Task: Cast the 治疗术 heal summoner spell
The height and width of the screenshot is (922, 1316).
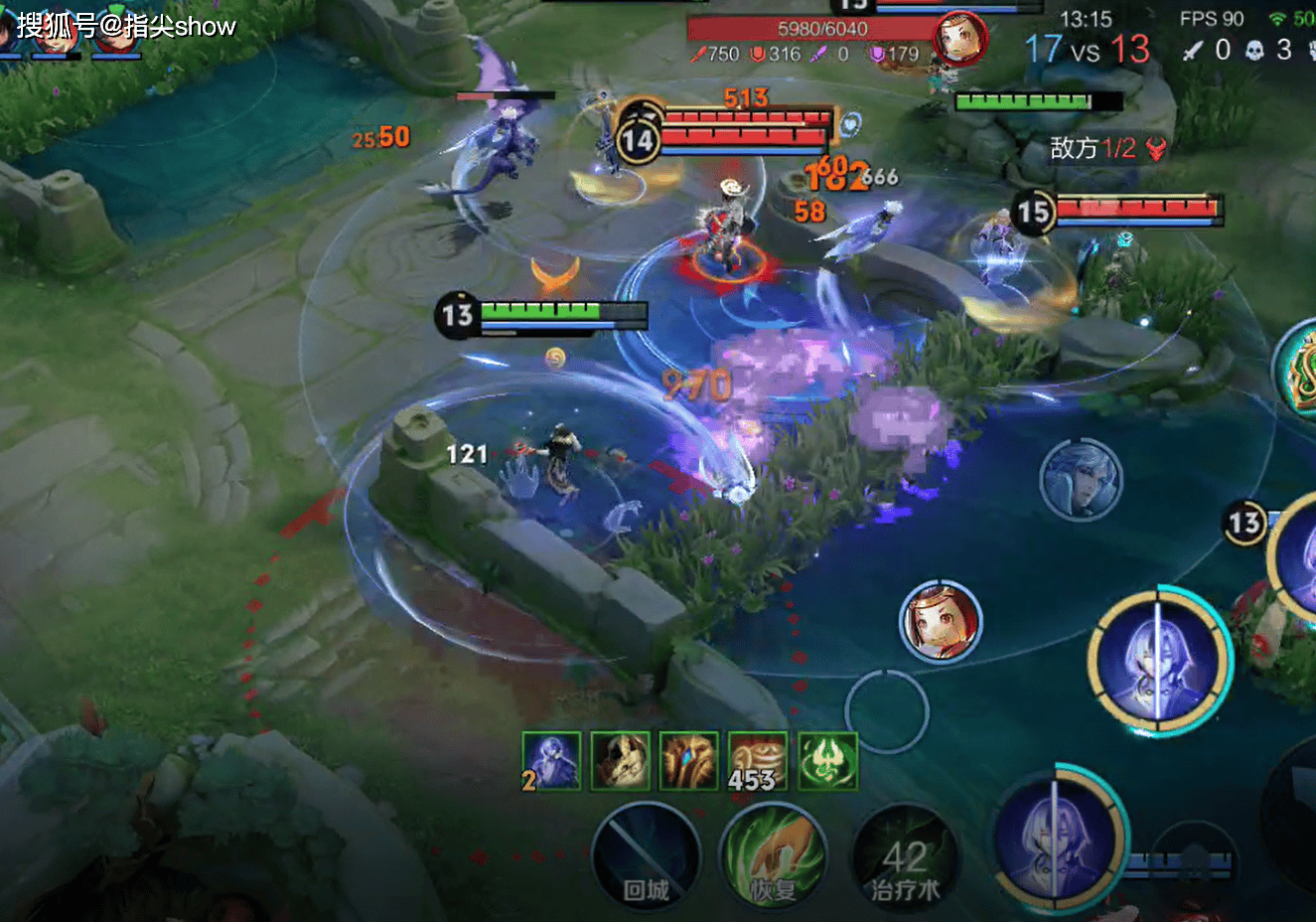Action: tap(904, 858)
